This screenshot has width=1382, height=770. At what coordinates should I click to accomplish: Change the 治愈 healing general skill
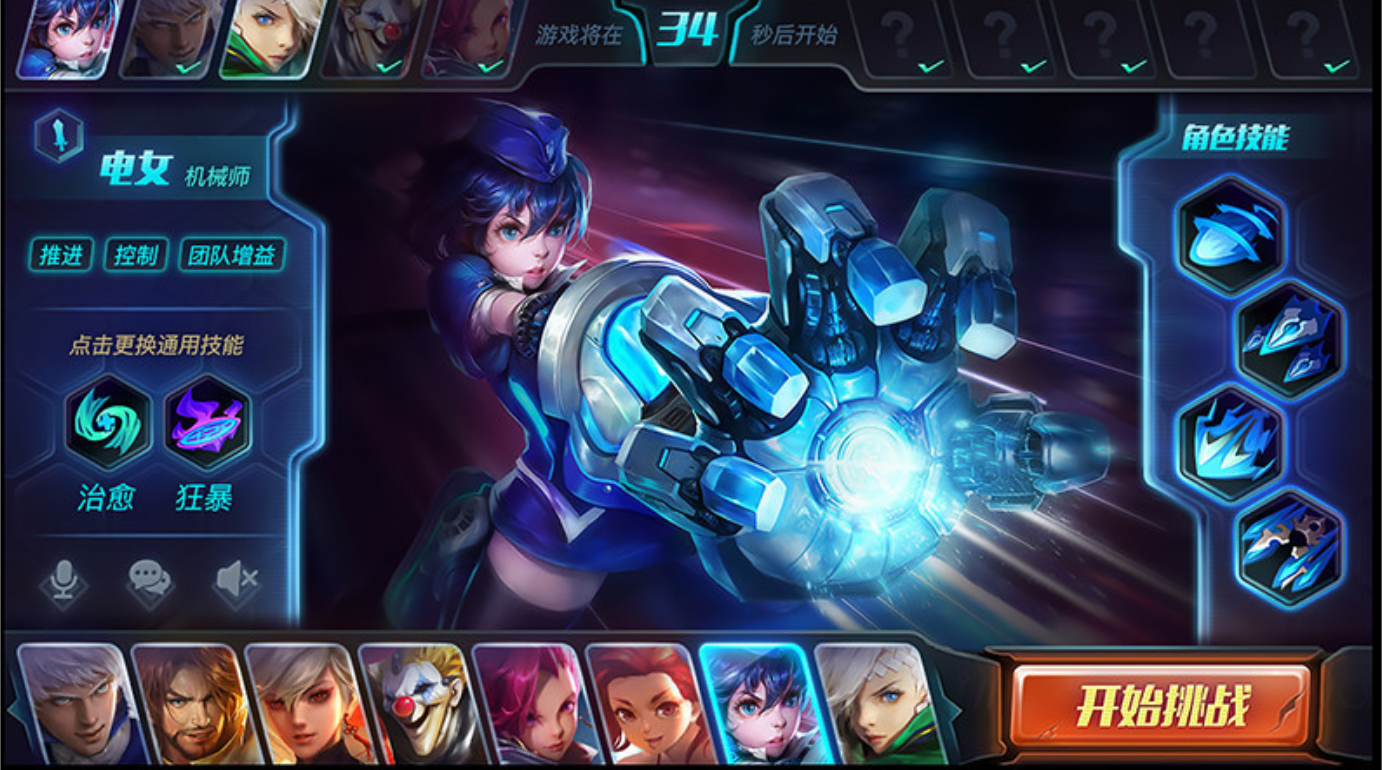(107, 423)
